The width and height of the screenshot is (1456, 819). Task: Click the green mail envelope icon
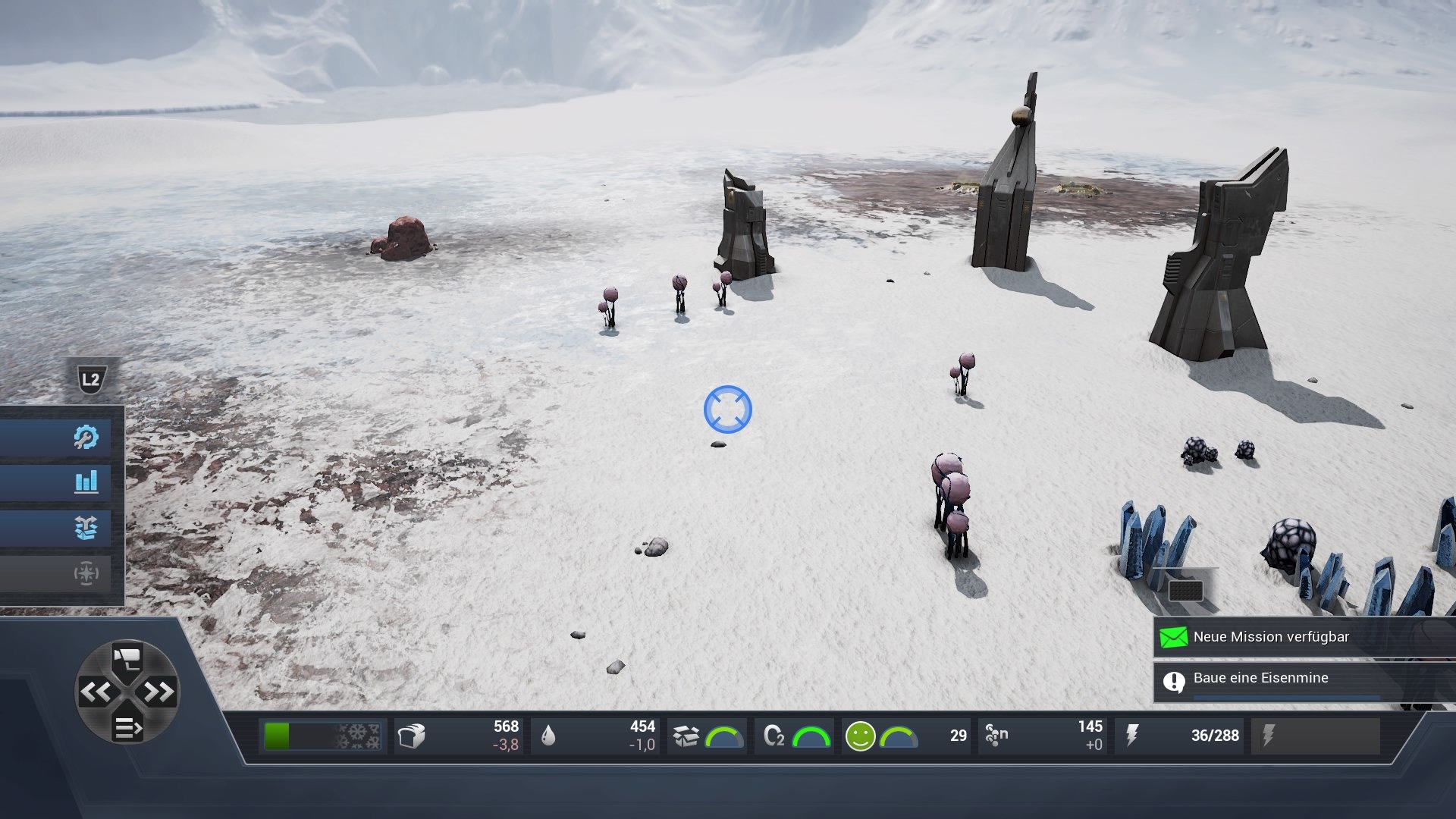coord(1175,637)
